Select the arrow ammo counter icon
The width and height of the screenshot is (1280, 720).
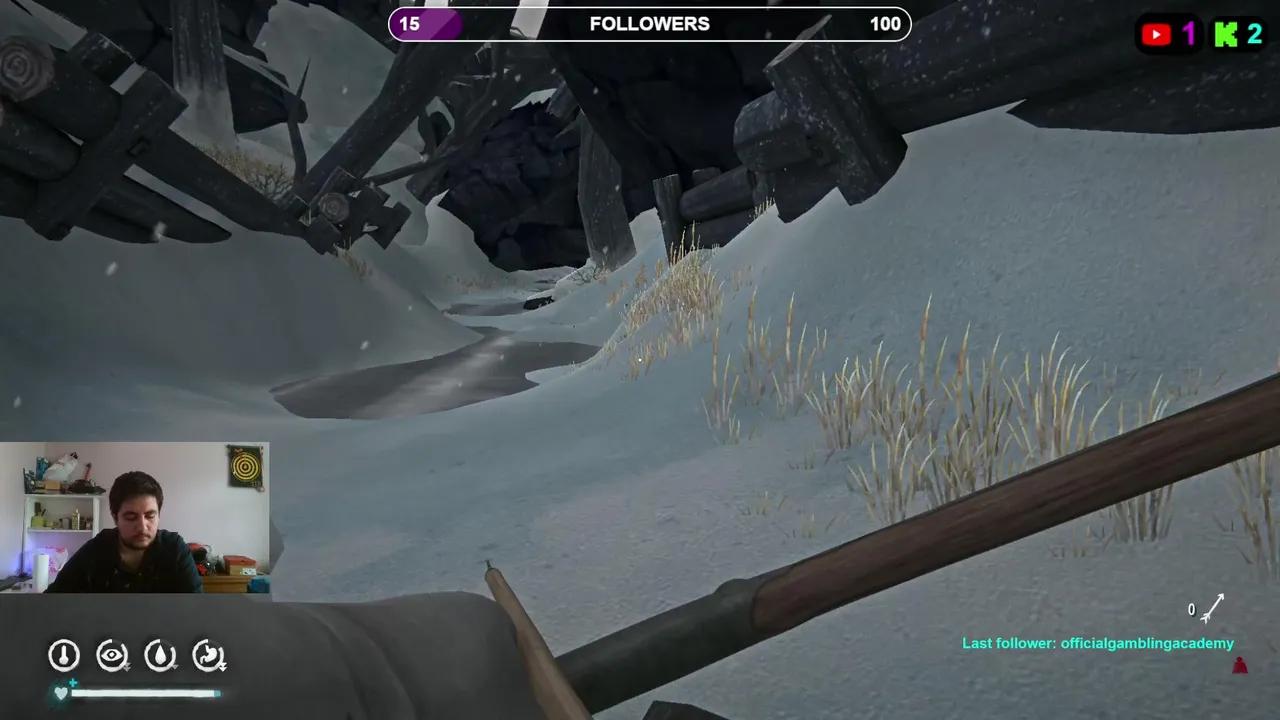(1210, 609)
